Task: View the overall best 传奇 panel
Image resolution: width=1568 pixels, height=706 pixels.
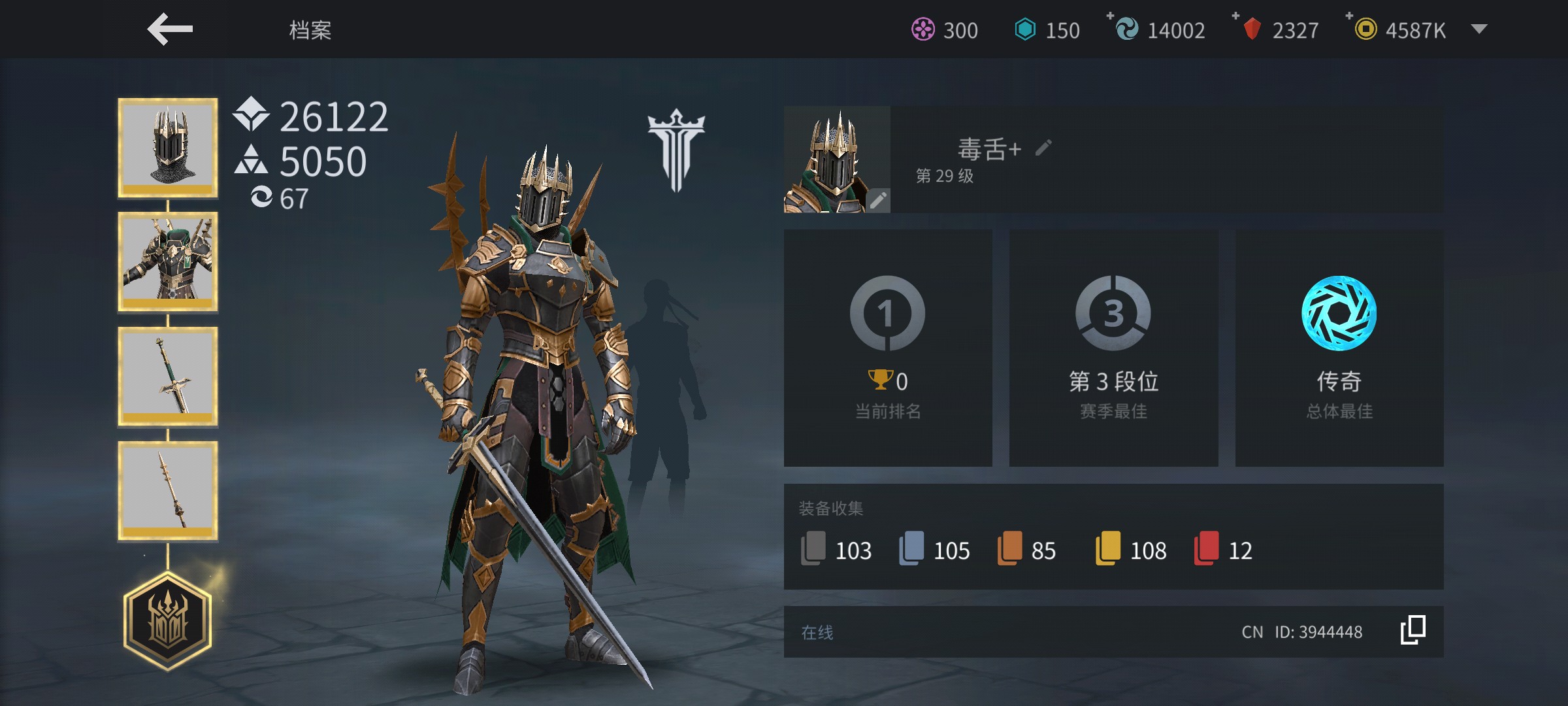Action: [1339, 348]
